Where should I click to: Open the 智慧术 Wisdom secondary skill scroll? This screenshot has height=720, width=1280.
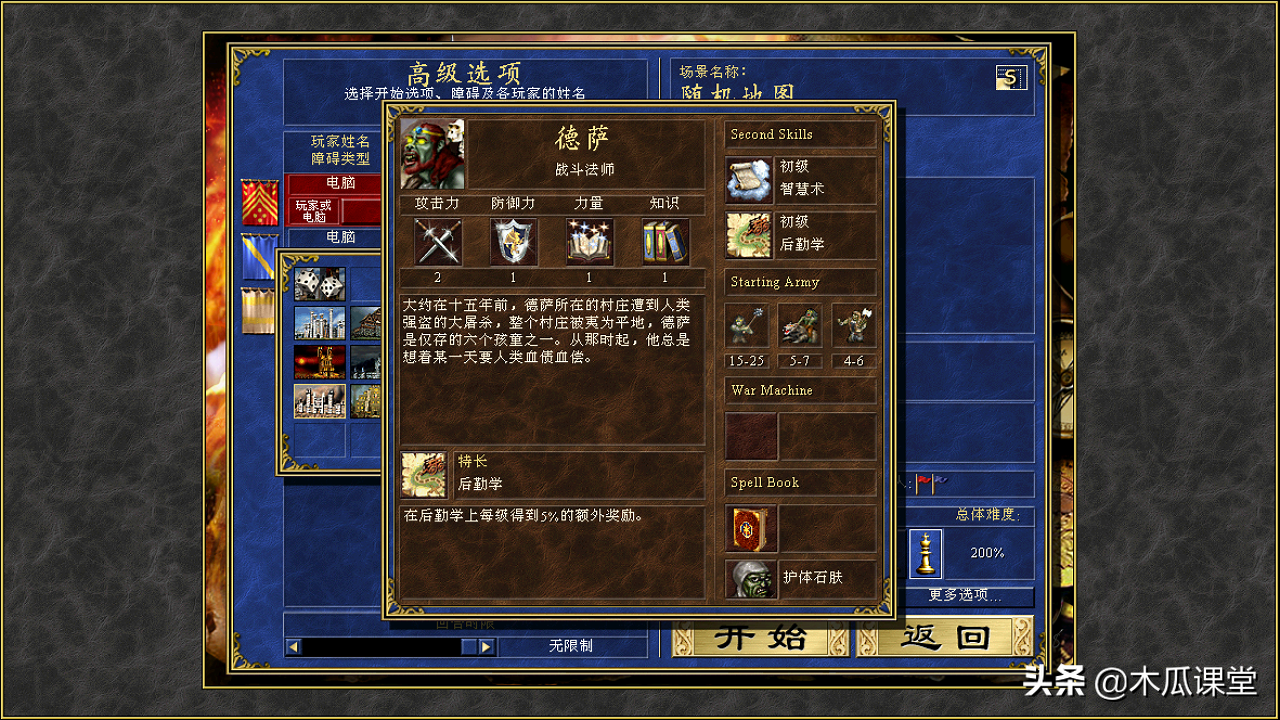click(748, 177)
